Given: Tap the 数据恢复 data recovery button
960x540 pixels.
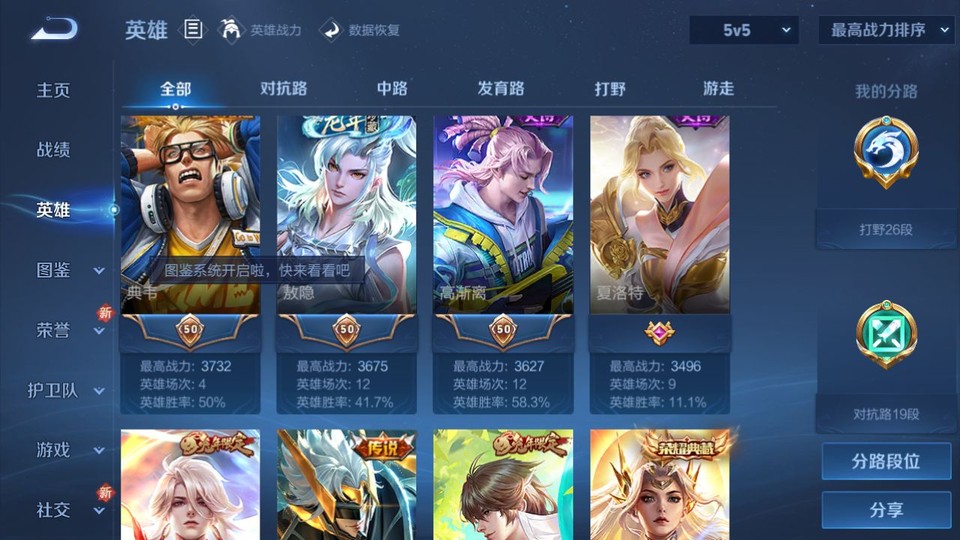Looking at the screenshot, I should click(x=360, y=30).
